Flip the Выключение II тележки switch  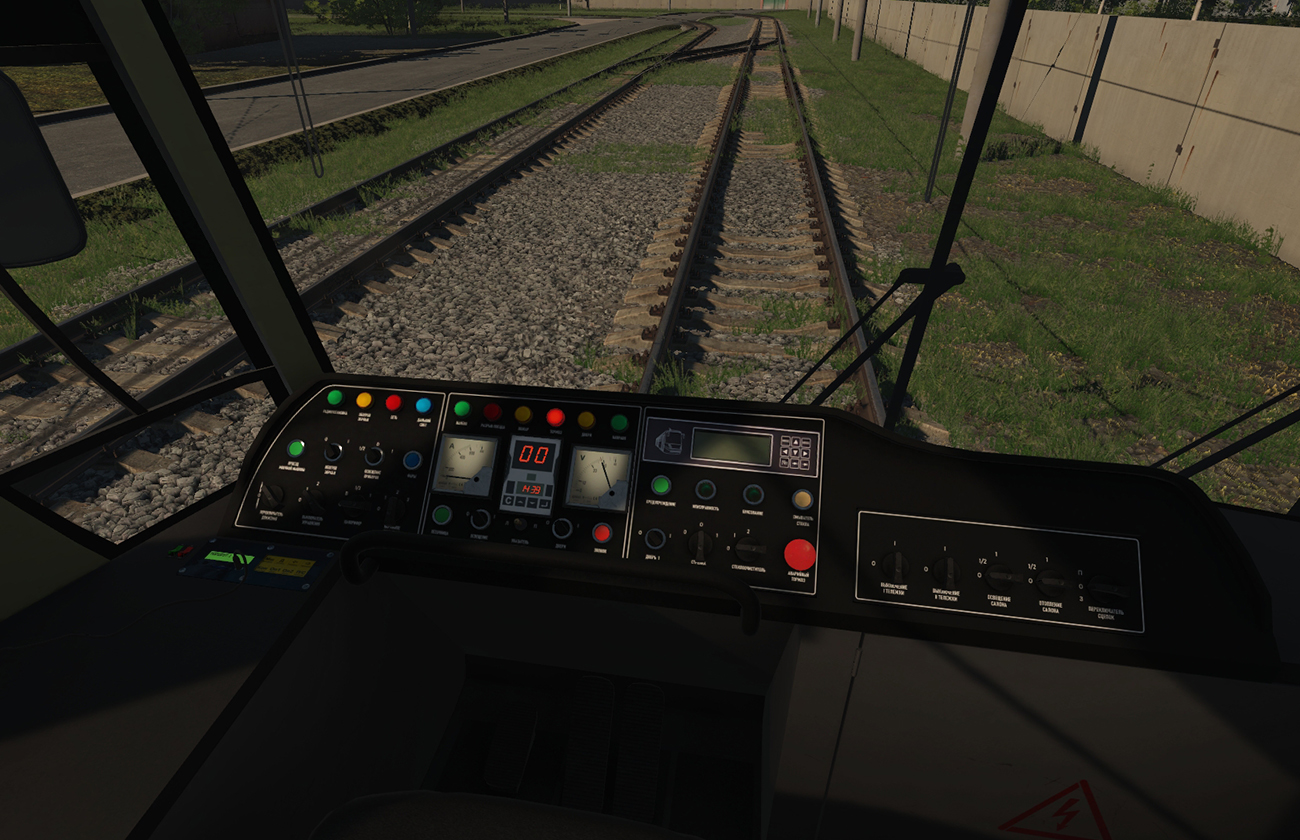click(x=946, y=571)
